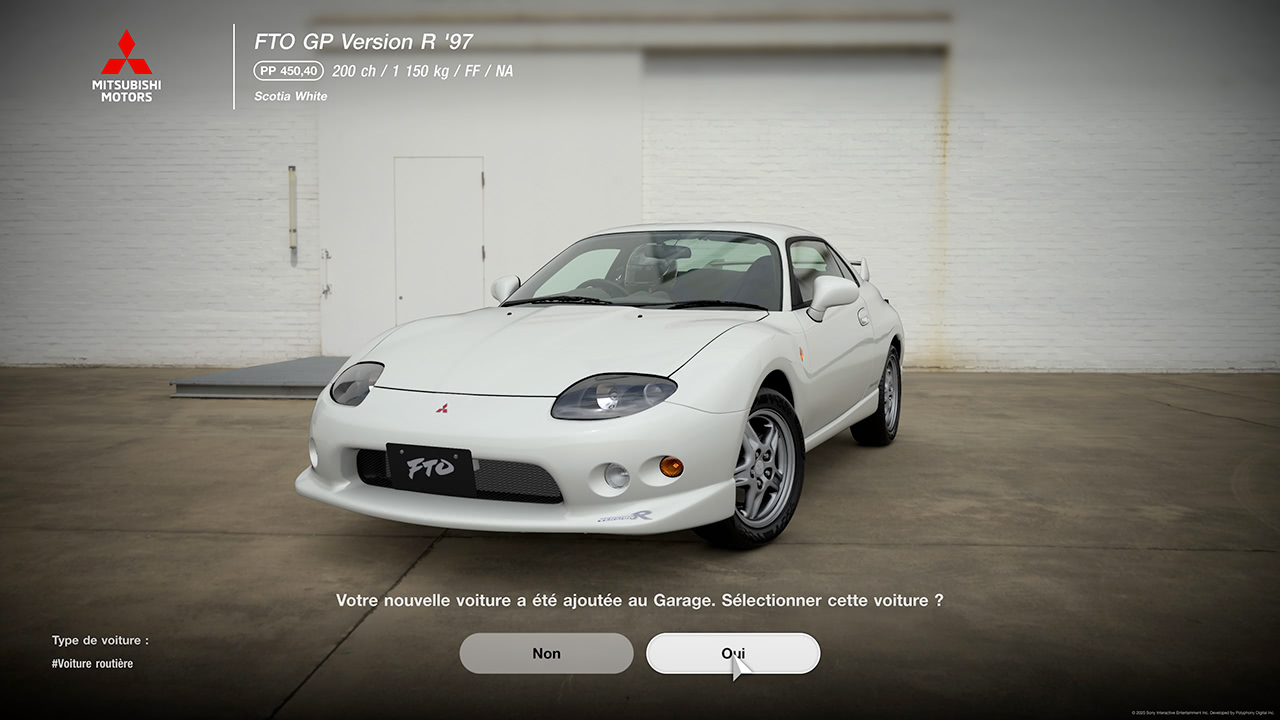This screenshot has height=720, width=1280.
Task: Decline by clicking the Non button
Action: point(546,652)
